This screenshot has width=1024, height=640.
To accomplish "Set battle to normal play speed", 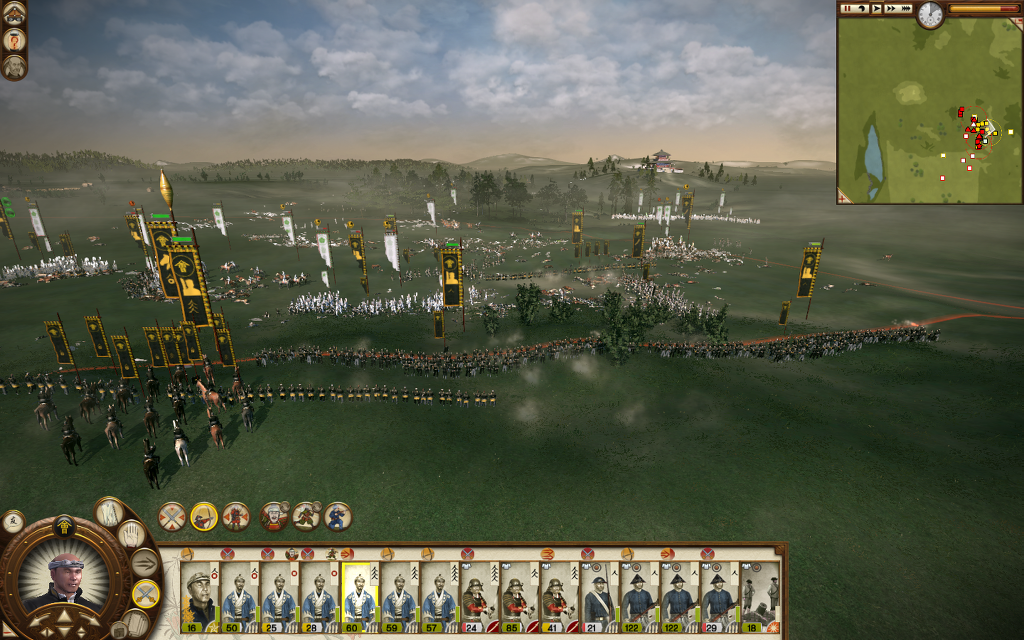I will (876, 8).
